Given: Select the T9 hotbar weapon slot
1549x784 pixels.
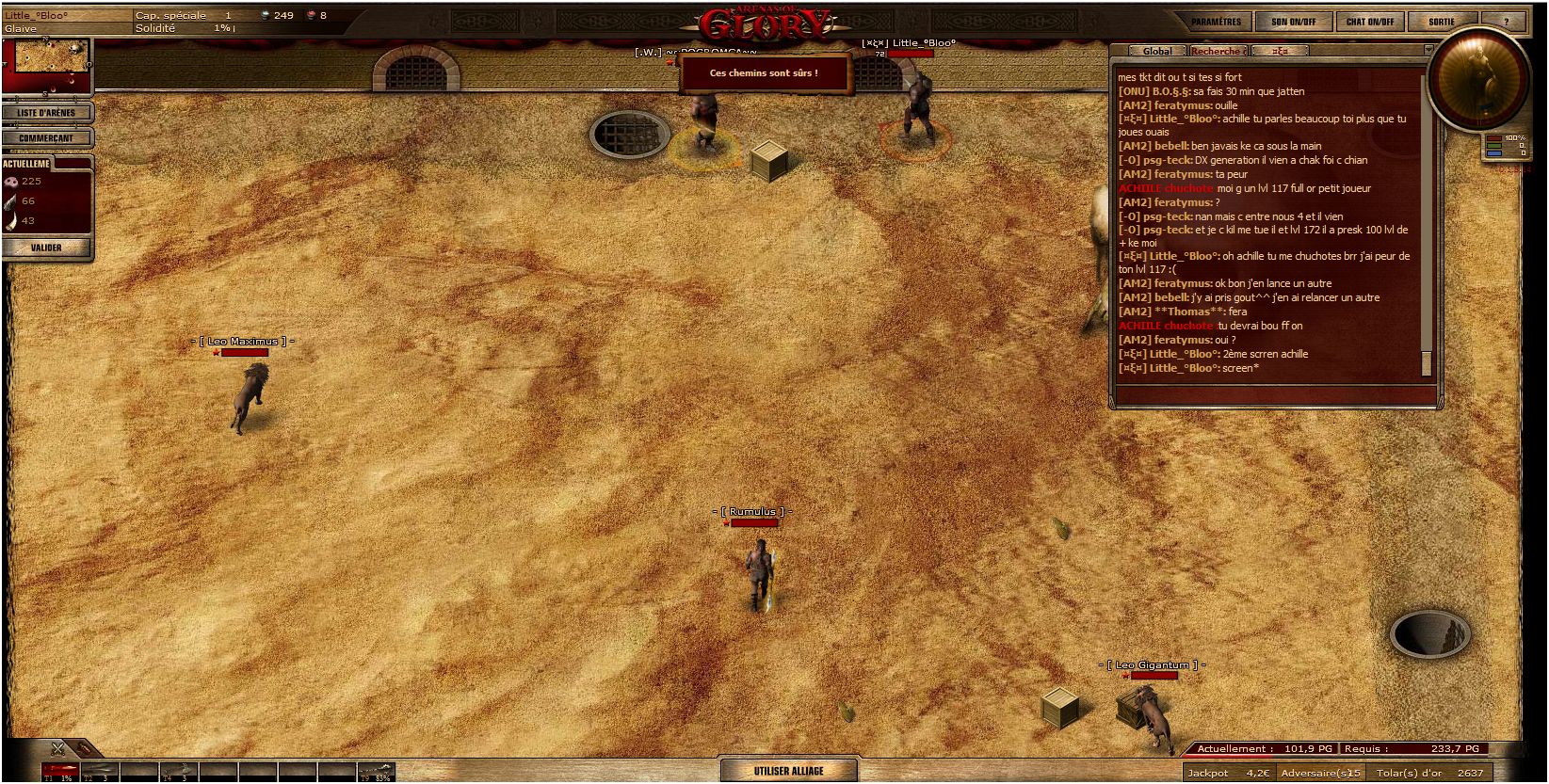Looking at the screenshot, I should click(x=375, y=772).
